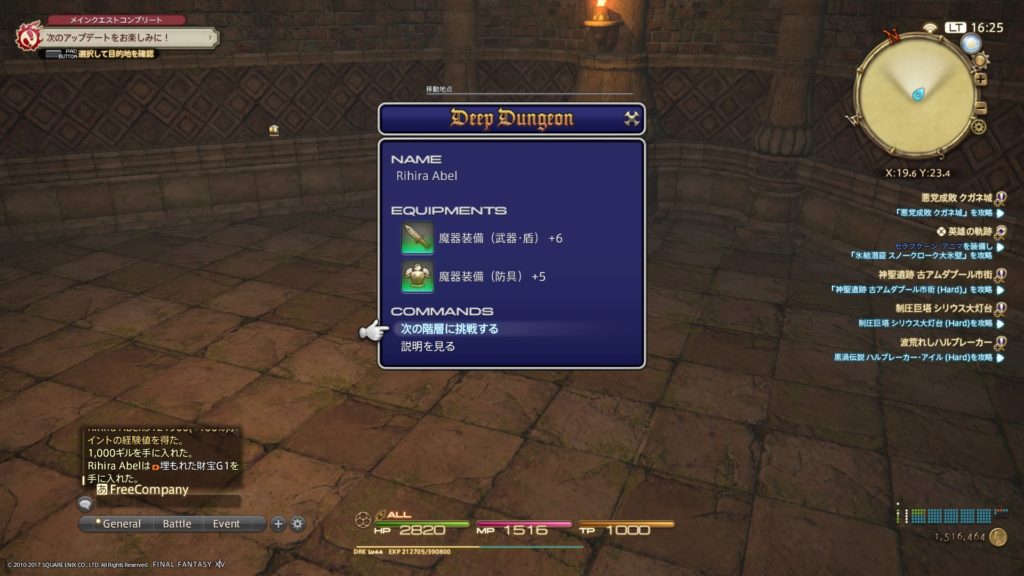Image resolution: width=1024 pixels, height=576 pixels.
Task: Open minimap settings gear icon
Action: 978,127
